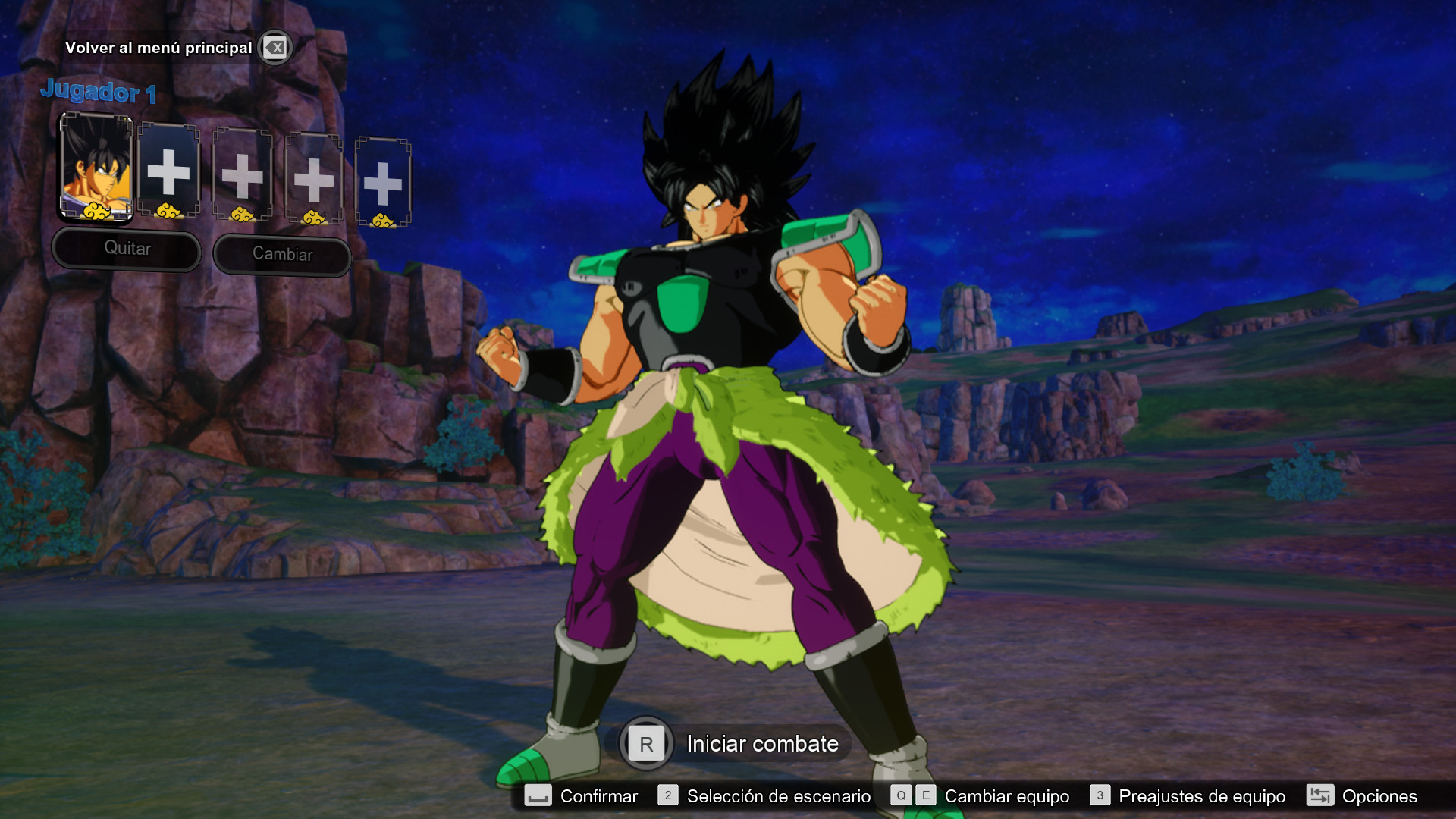Click the cloud cost icon under the last slot
This screenshot has width=1456, height=819.
point(384,219)
